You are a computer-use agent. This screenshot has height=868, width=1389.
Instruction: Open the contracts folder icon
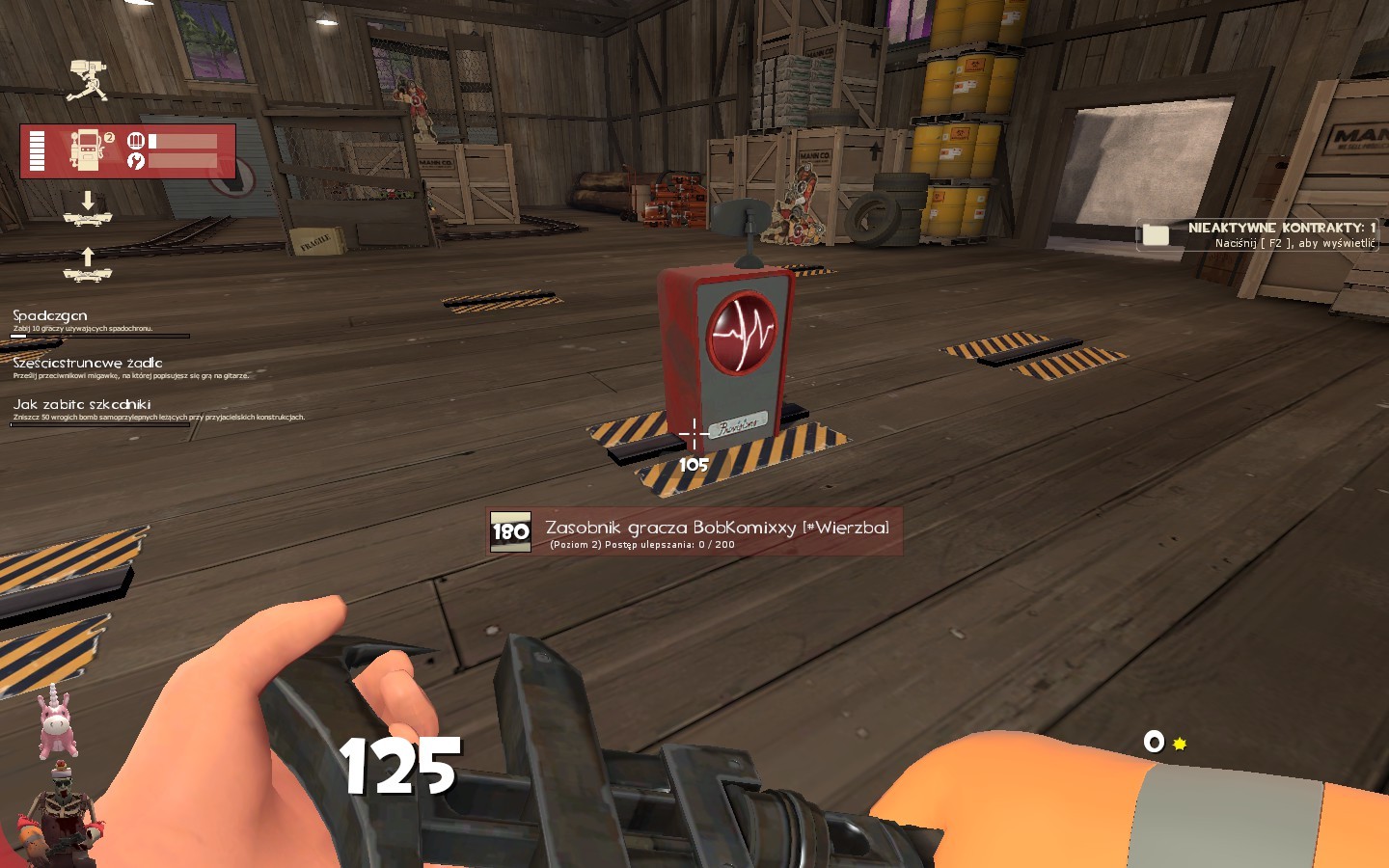coord(1157,234)
